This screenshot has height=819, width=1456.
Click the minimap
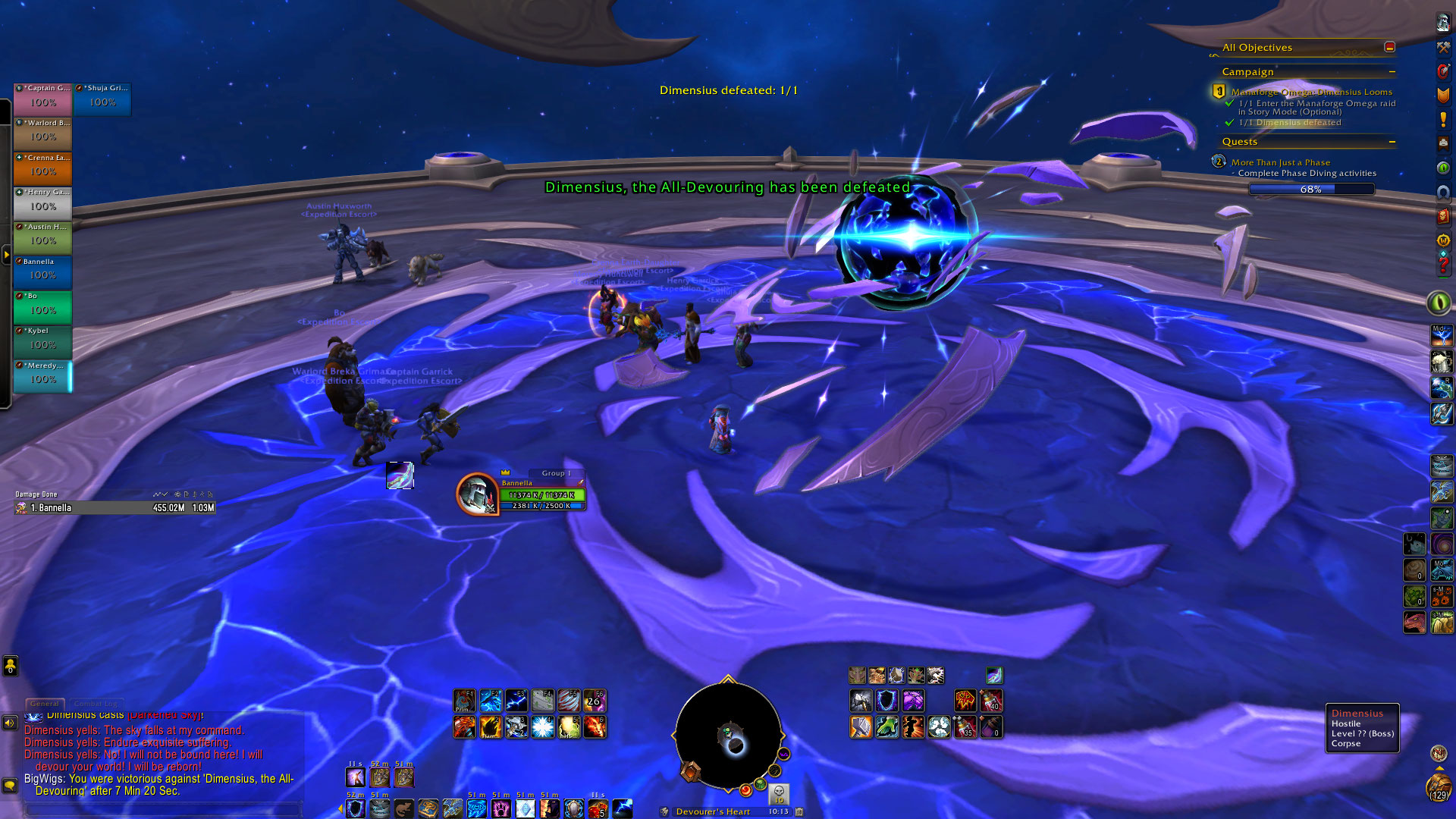728,736
